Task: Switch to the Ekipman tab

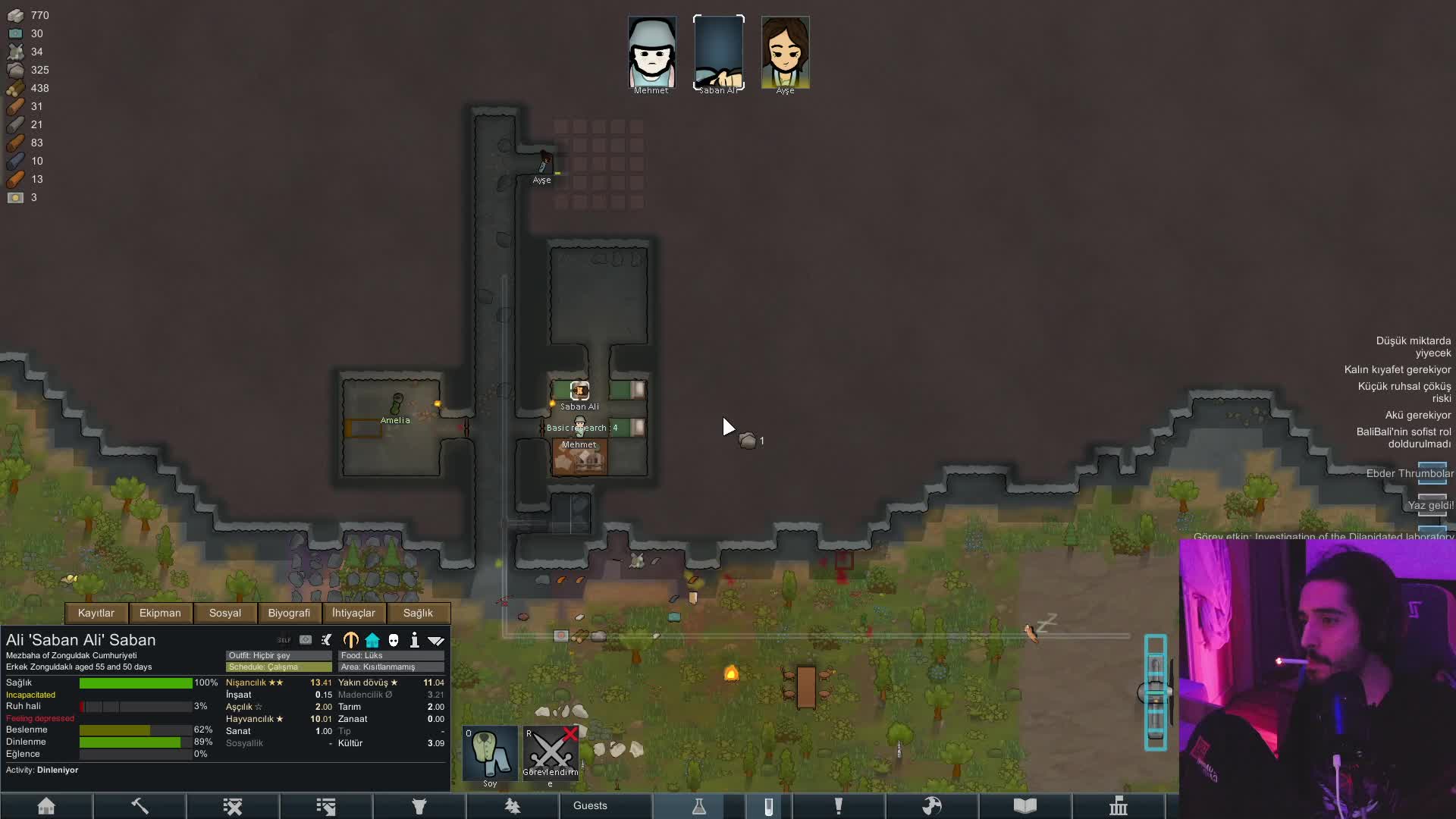Action: click(160, 613)
